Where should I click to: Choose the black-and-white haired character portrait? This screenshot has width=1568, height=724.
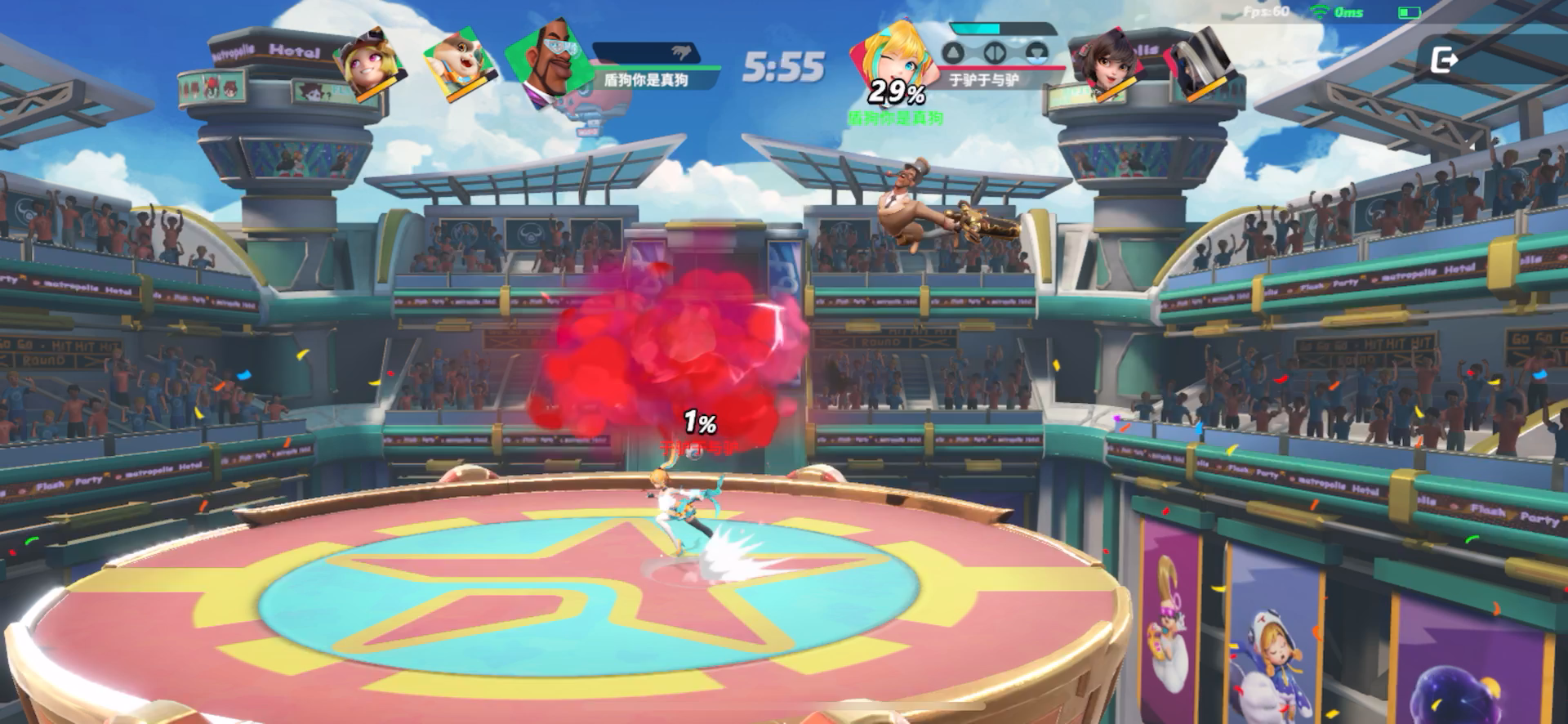coord(1199,65)
